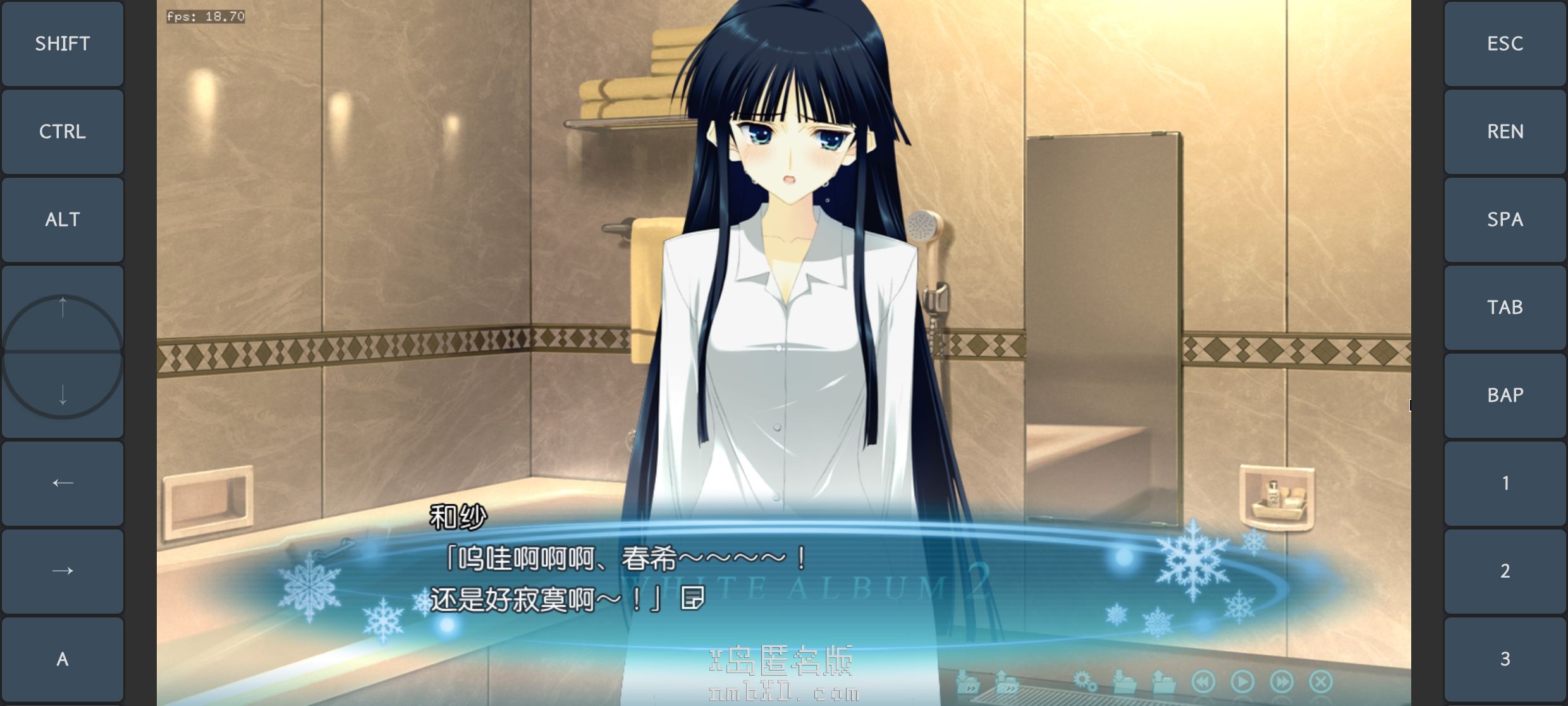This screenshot has height=706, width=1568.
Task: Start auto-play with the circular play button
Action: coord(1242,681)
